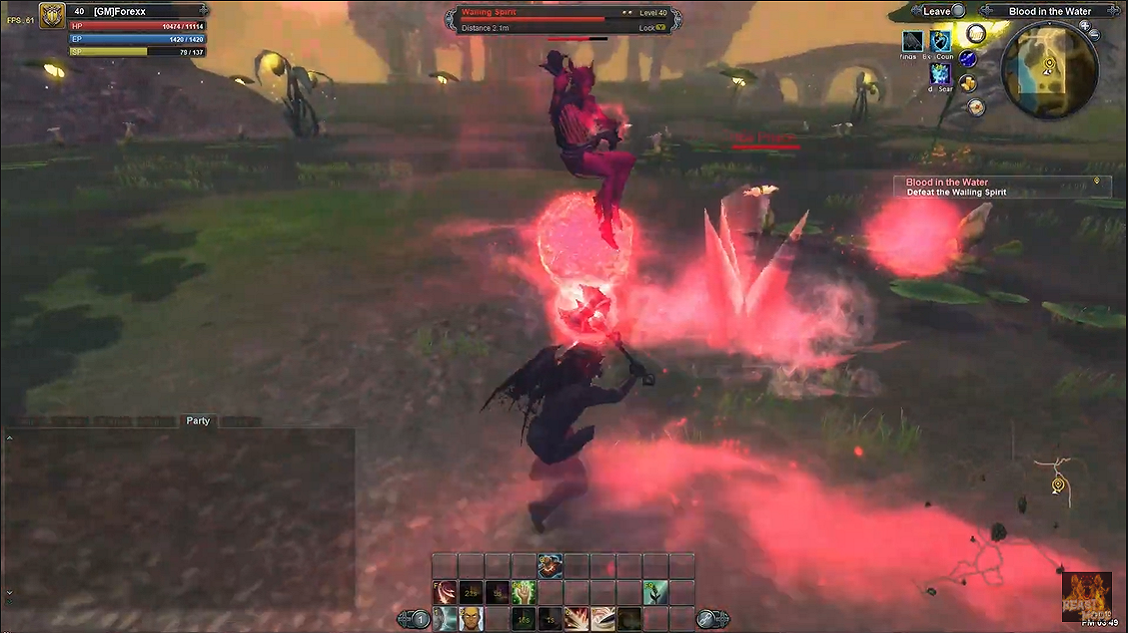Image resolution: width=1128 pixels, height=633 pixels.
Task: Open the map scroll round icon
Action: (x=977, y=107)
